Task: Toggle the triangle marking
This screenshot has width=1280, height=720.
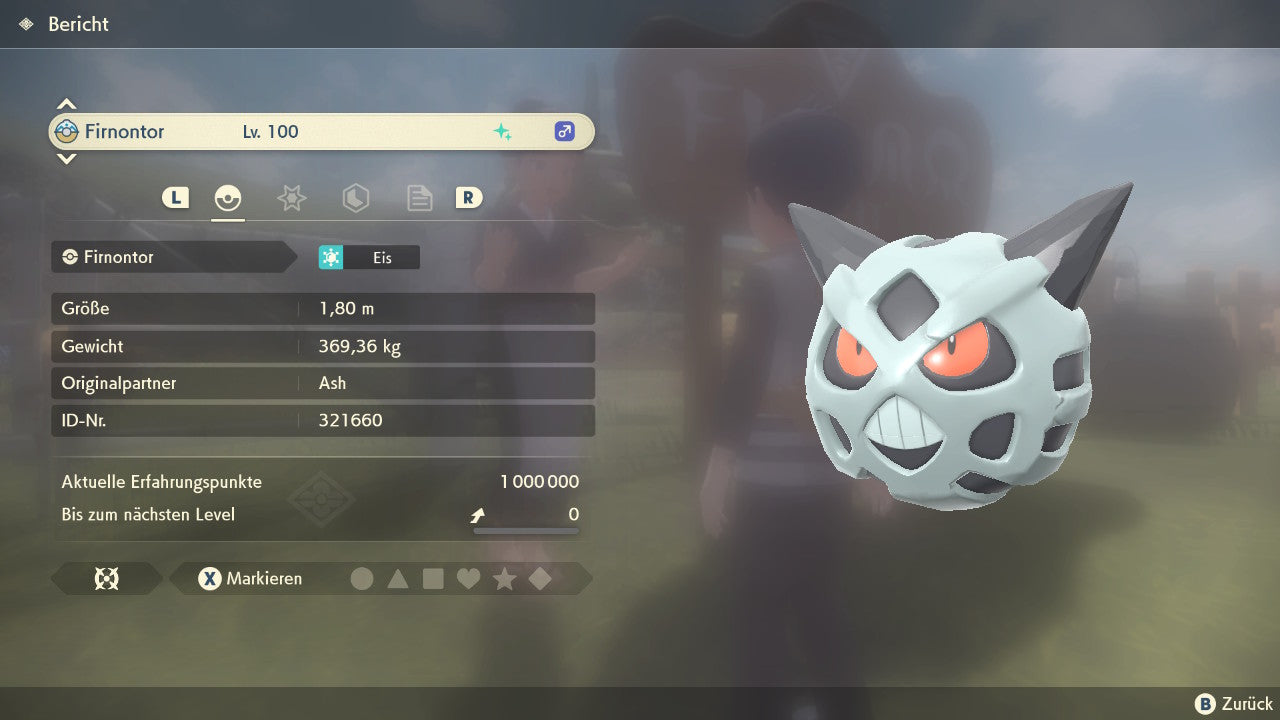Action: click(398, 579)
